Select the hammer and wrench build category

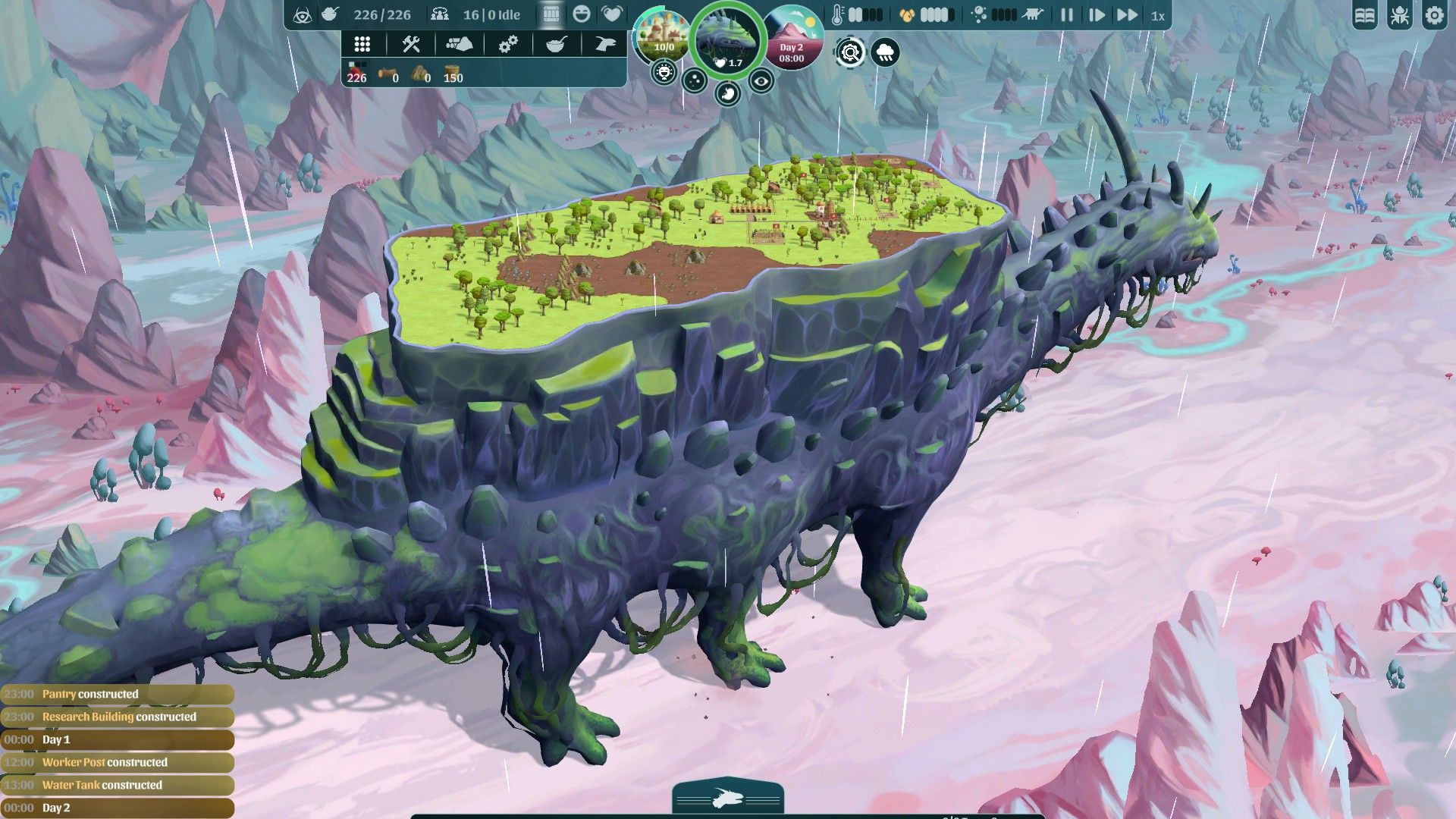tap(411, 44)
